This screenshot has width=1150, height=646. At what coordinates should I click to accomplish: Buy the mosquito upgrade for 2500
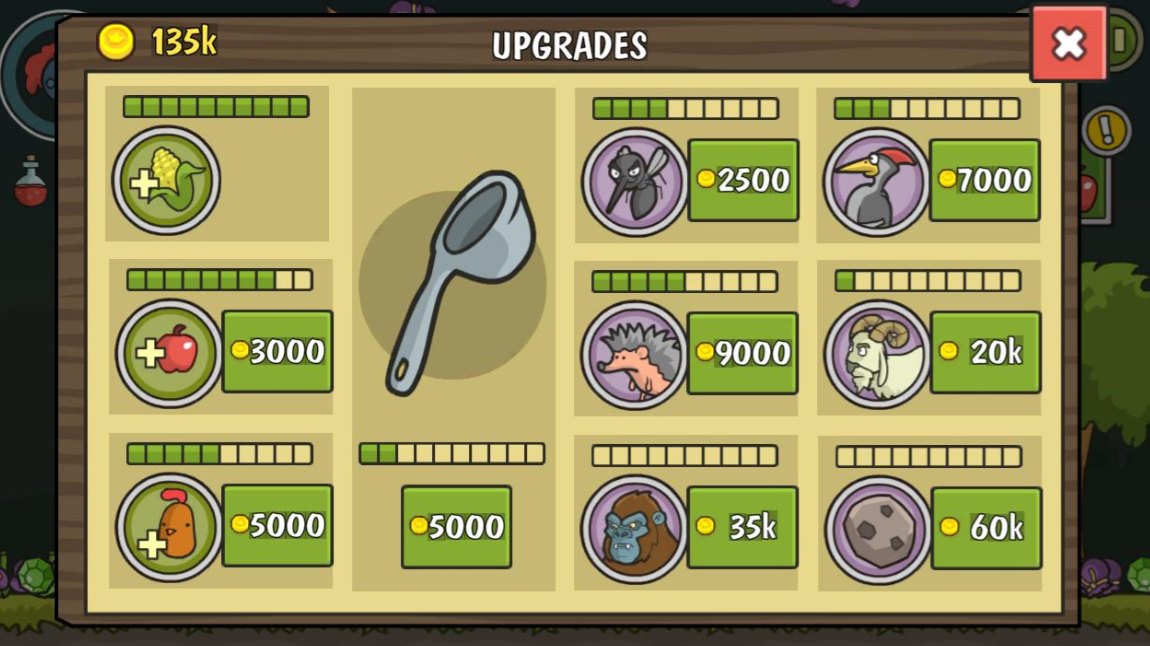743,180
